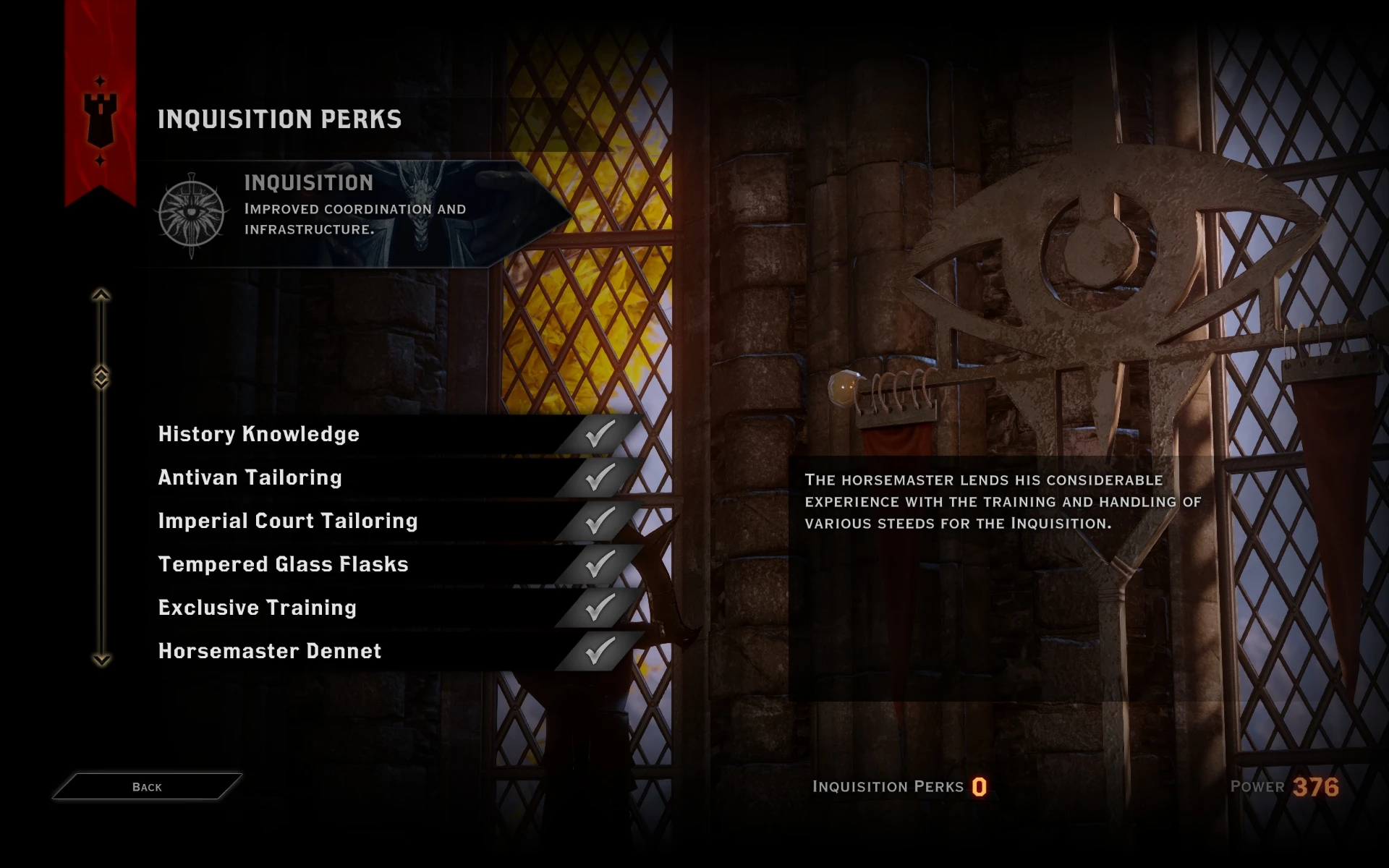
Task: Toggle the History Knowledge perk
Action: coord(258,434)
